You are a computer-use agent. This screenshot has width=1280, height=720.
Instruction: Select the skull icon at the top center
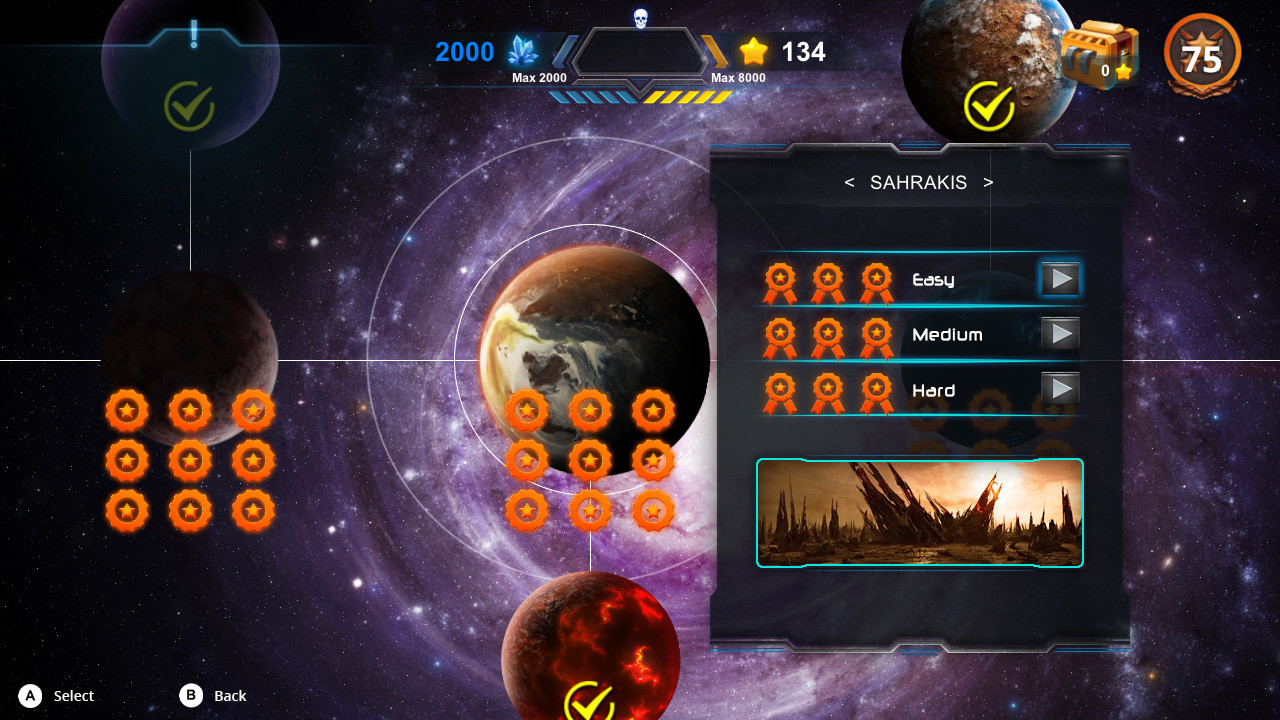641,20
